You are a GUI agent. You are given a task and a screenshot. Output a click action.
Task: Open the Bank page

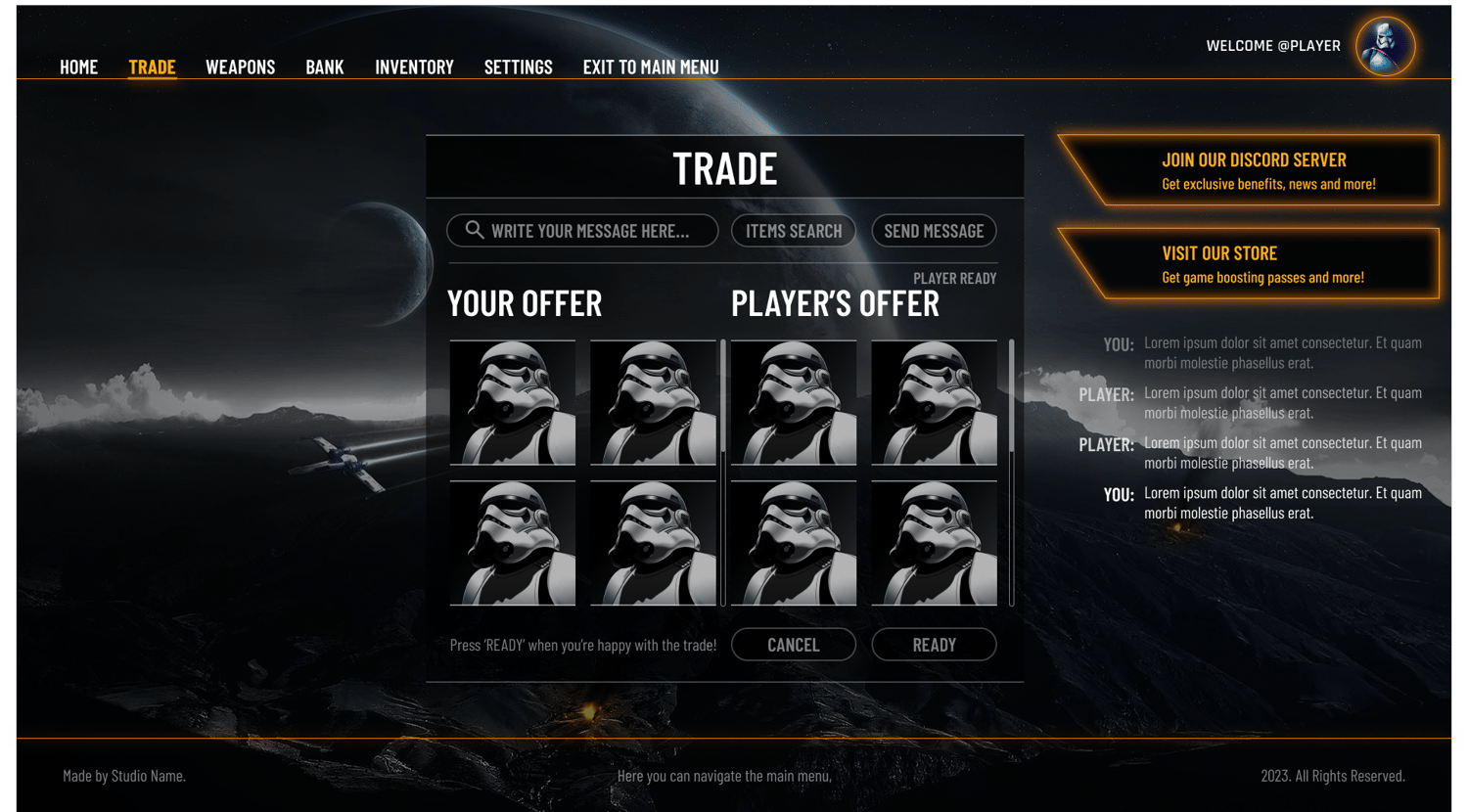click(325, 68)
